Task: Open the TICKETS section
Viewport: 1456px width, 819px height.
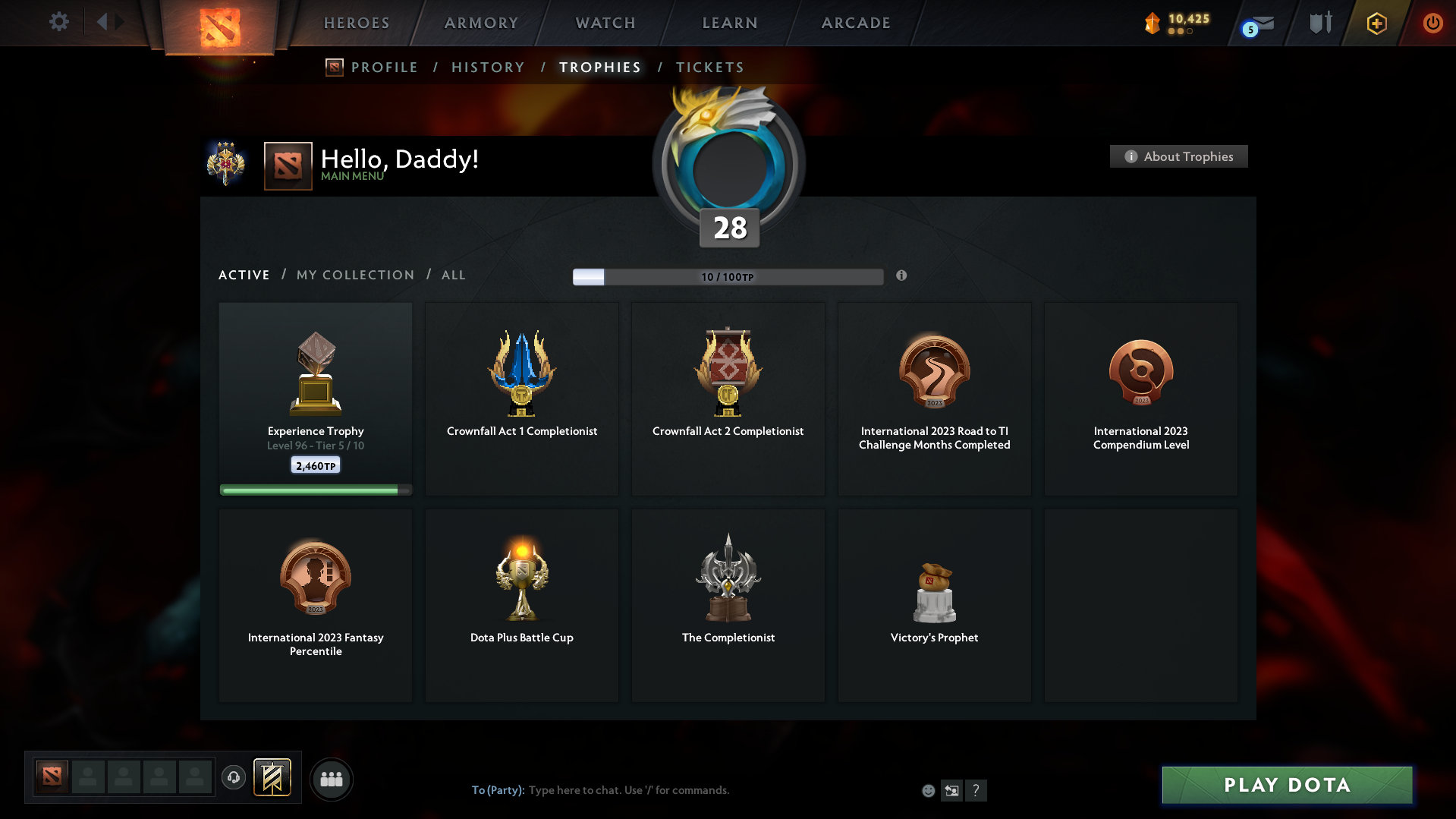Action: coord(709,68)
